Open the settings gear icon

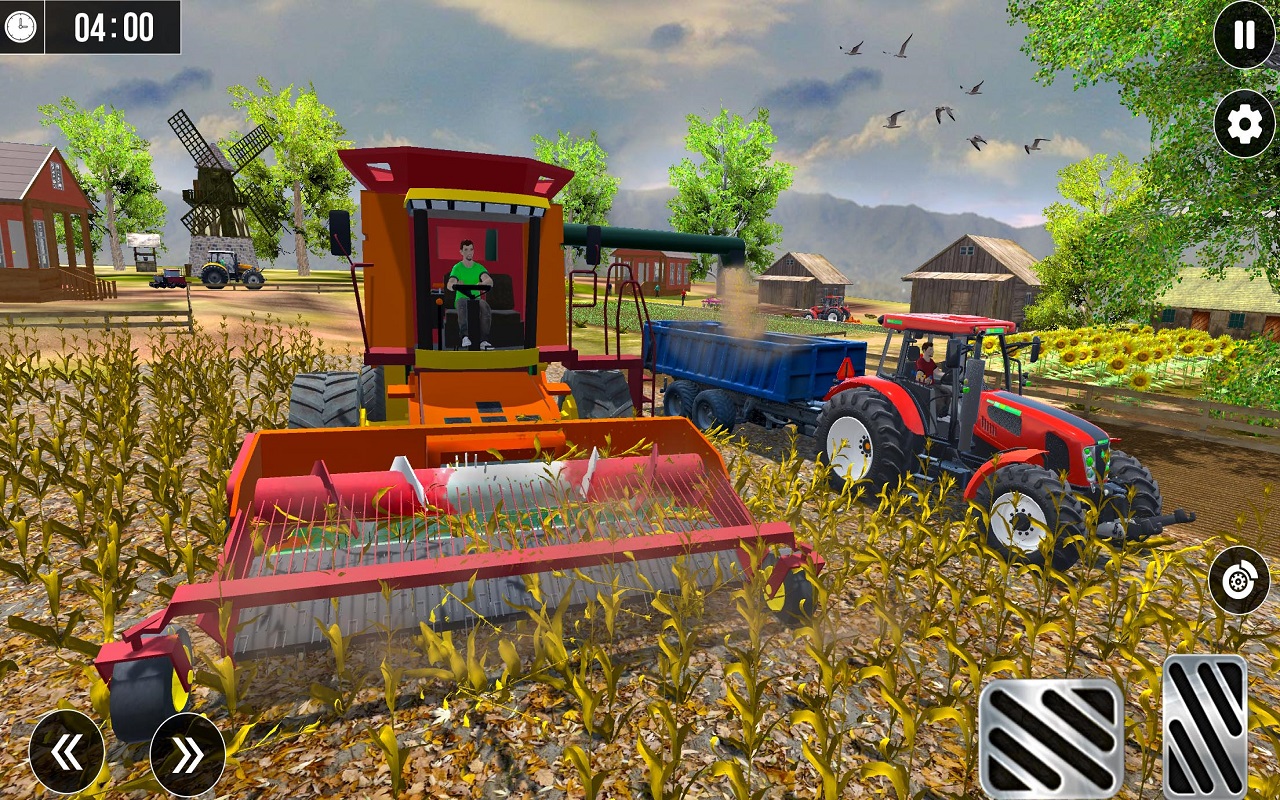coord(1238,125)
